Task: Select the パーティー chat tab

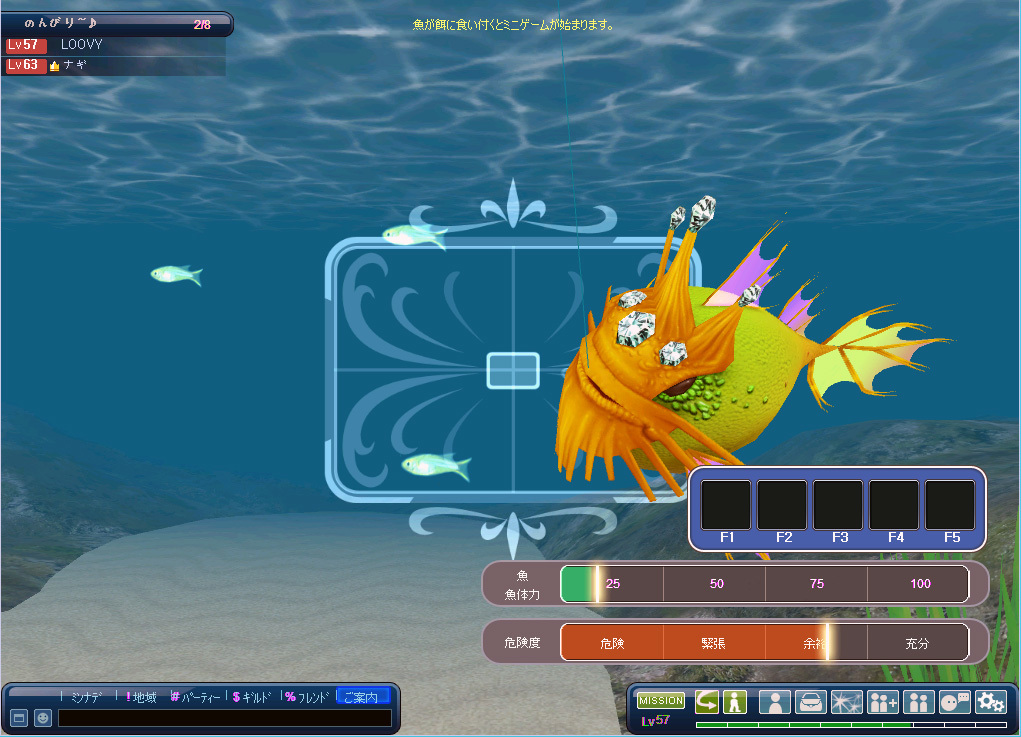Action: [198, 697]
